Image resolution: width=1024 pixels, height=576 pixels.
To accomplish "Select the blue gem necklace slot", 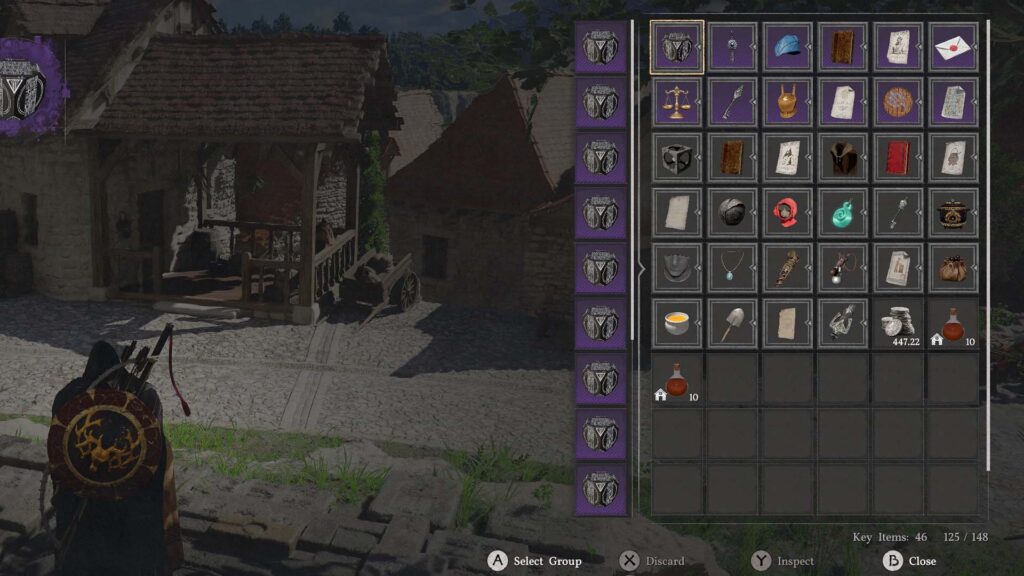I will (732, 267).
